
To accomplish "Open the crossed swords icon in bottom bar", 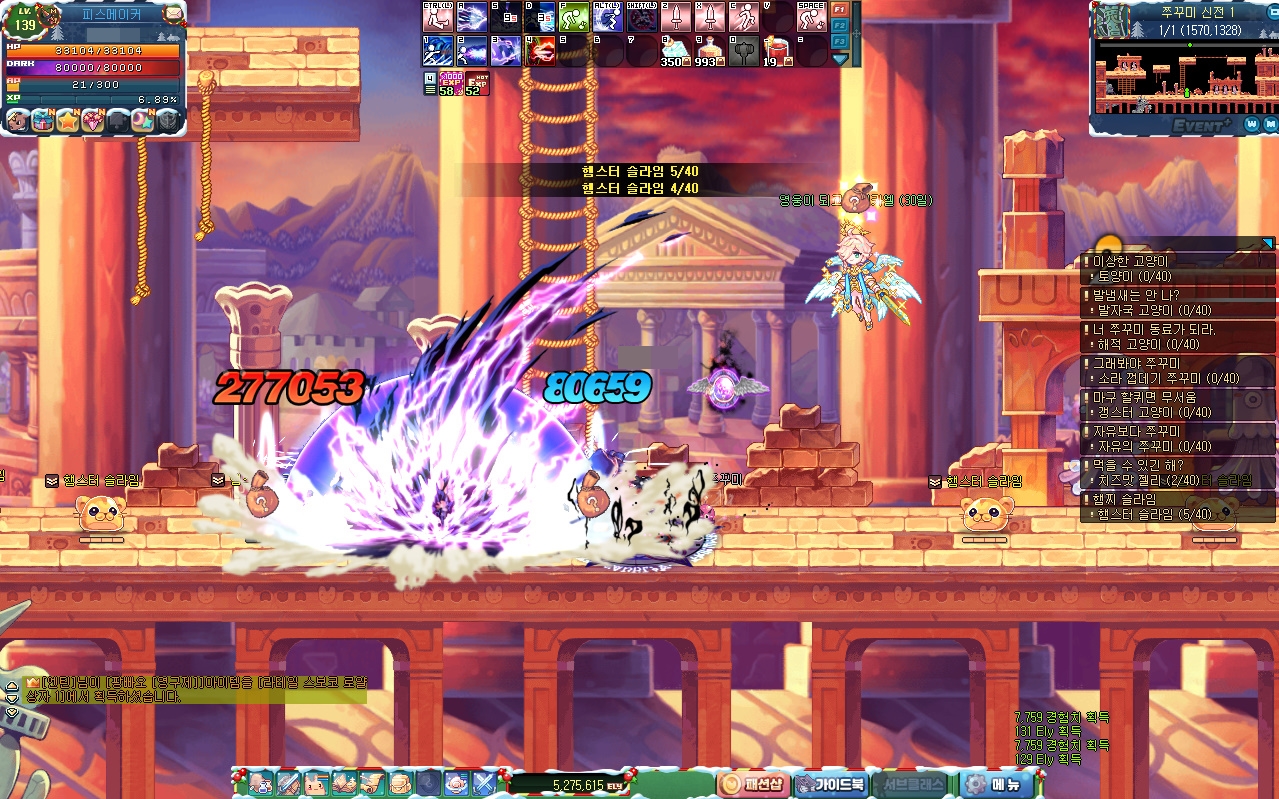I will click(485, 783).
